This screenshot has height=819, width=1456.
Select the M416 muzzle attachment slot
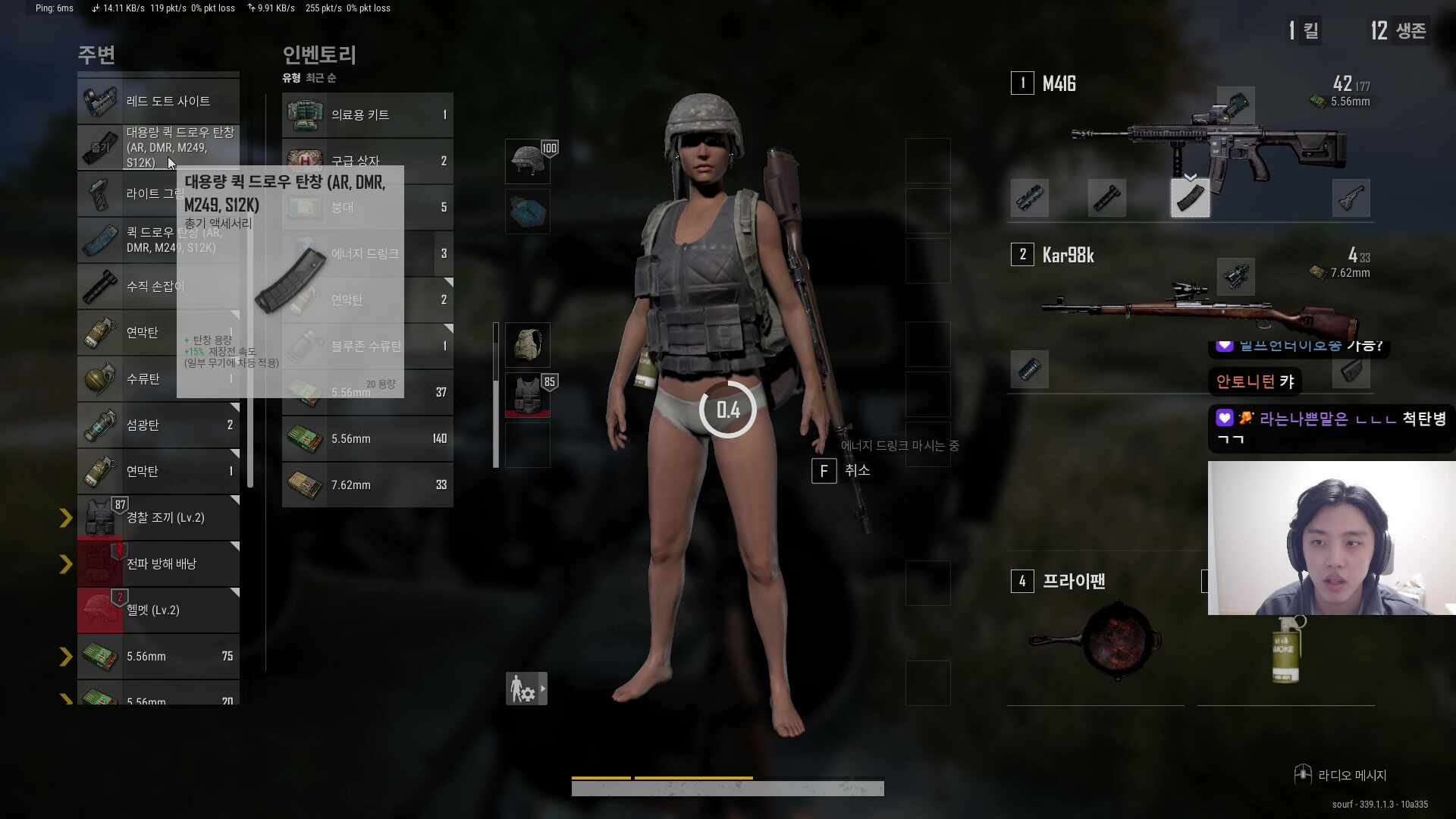[1029, 198]
